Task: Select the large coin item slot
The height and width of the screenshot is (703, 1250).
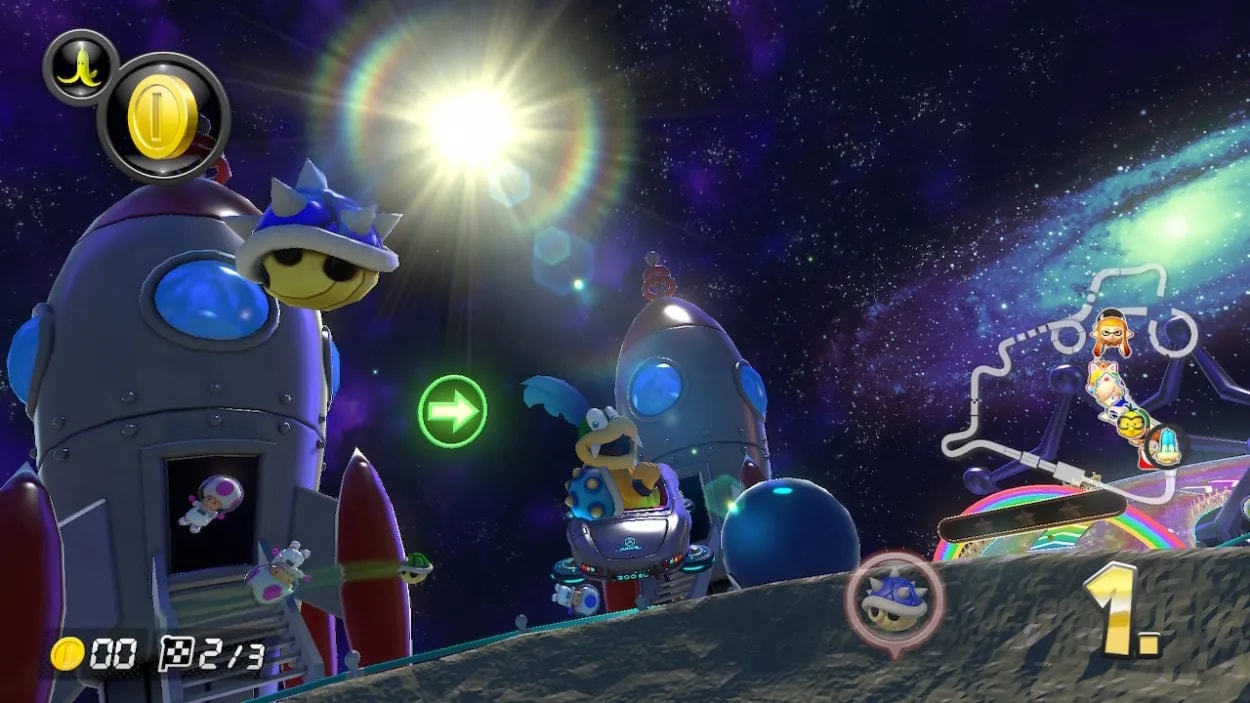Action: coord(163,117)
